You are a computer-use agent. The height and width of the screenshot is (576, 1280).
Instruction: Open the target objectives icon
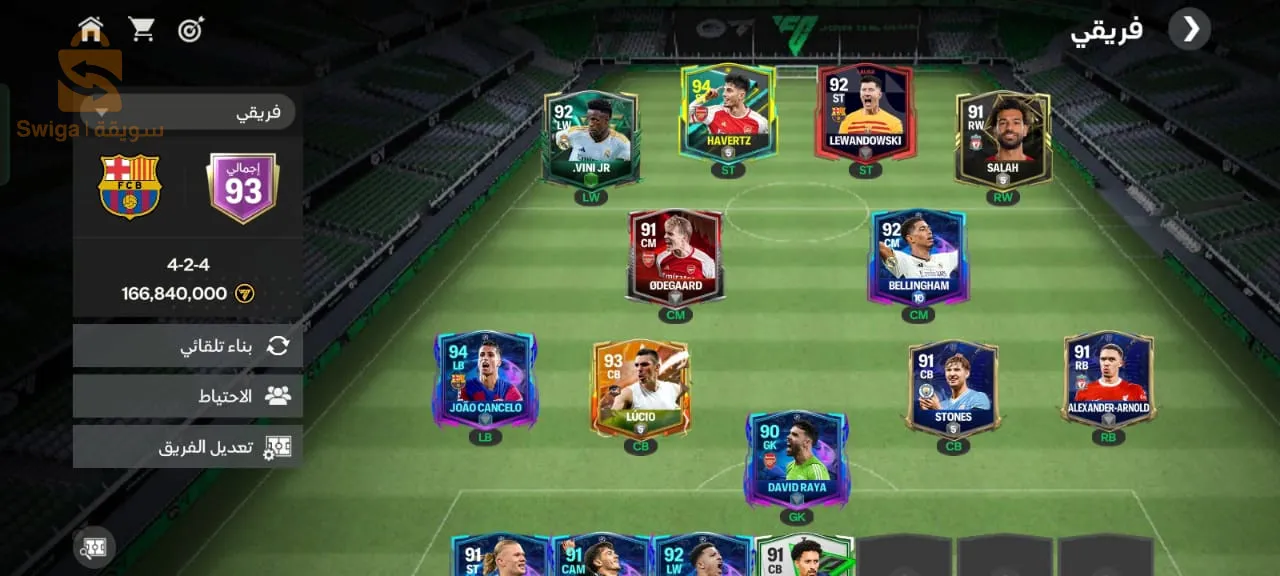point(191,30)
